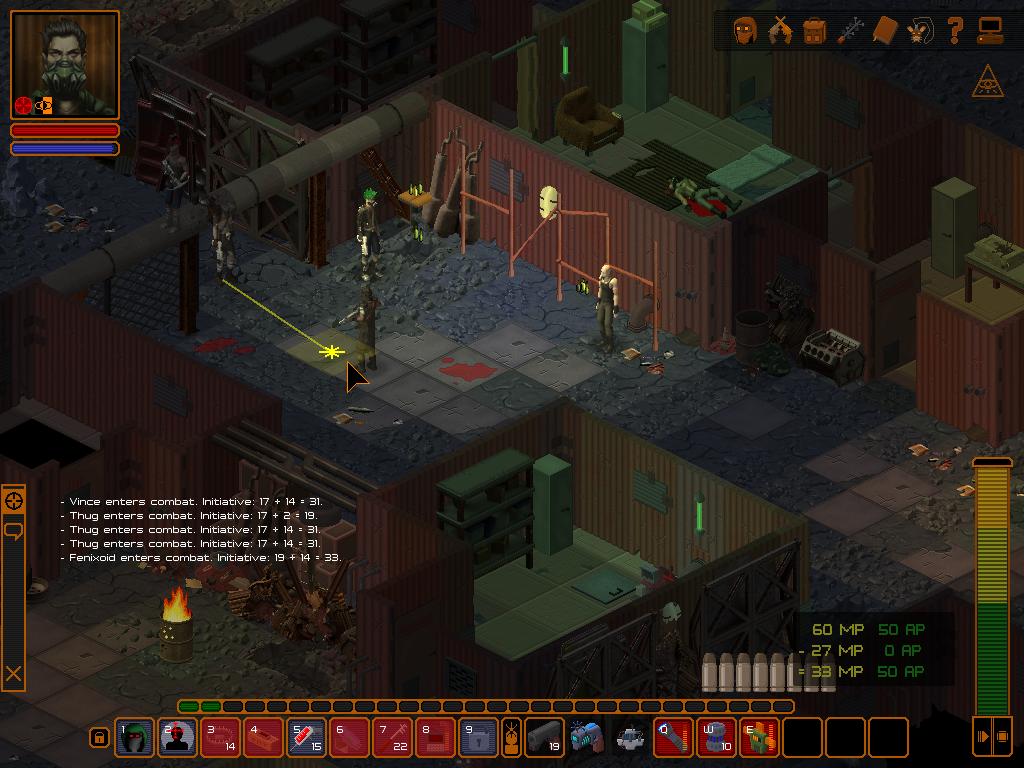This screenshot has width=1024, height=768.
Task: Click the rat-face amulet menu icon
Action: point(919,31)
